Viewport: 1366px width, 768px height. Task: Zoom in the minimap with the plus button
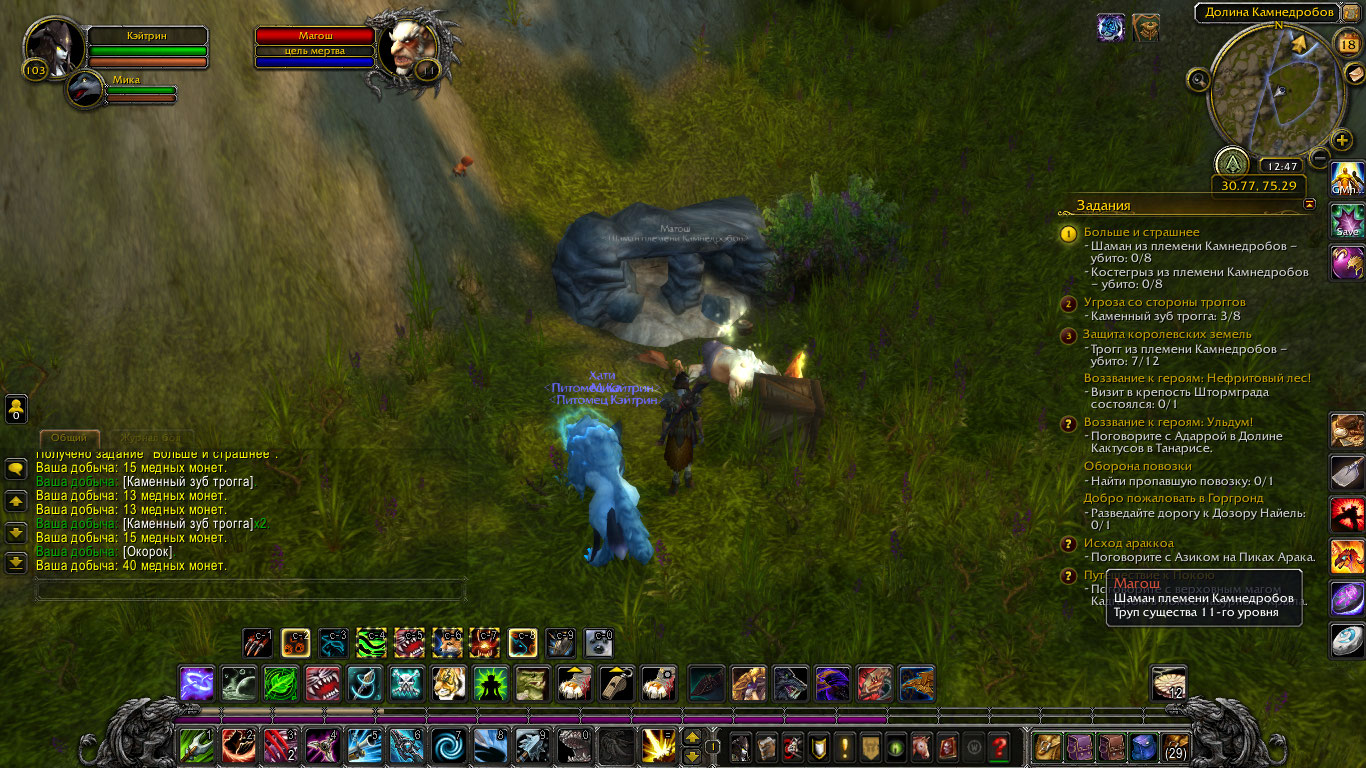pos(1342,140)
